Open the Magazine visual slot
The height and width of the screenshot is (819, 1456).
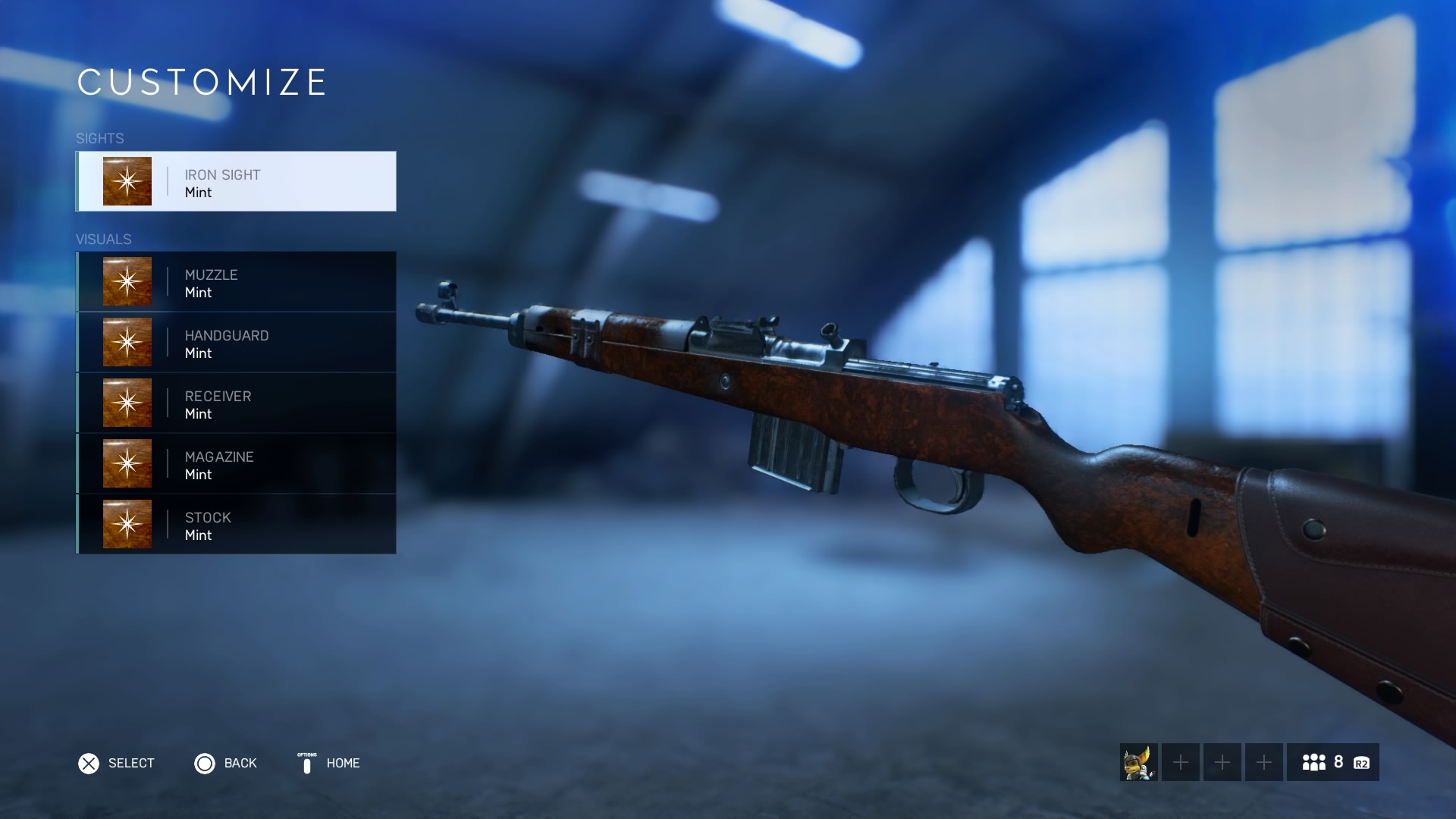click(x=236, y=463)
